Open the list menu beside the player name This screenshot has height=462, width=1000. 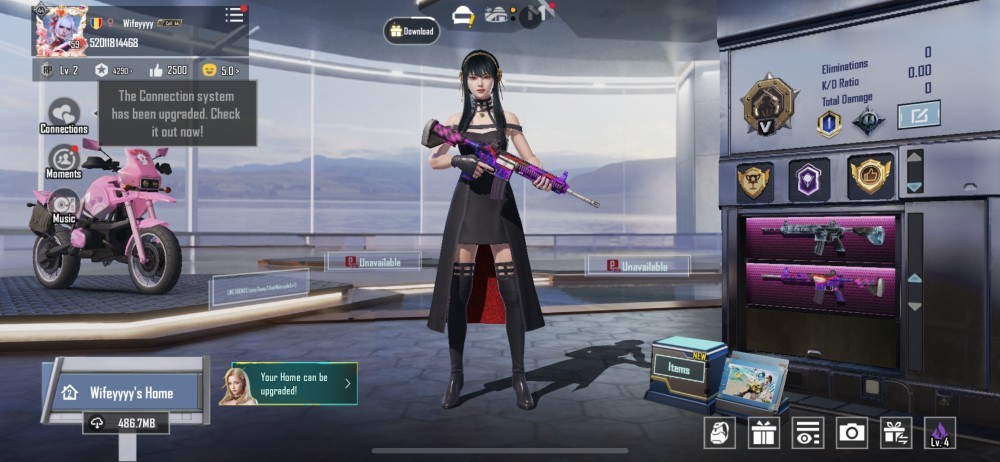234,15
